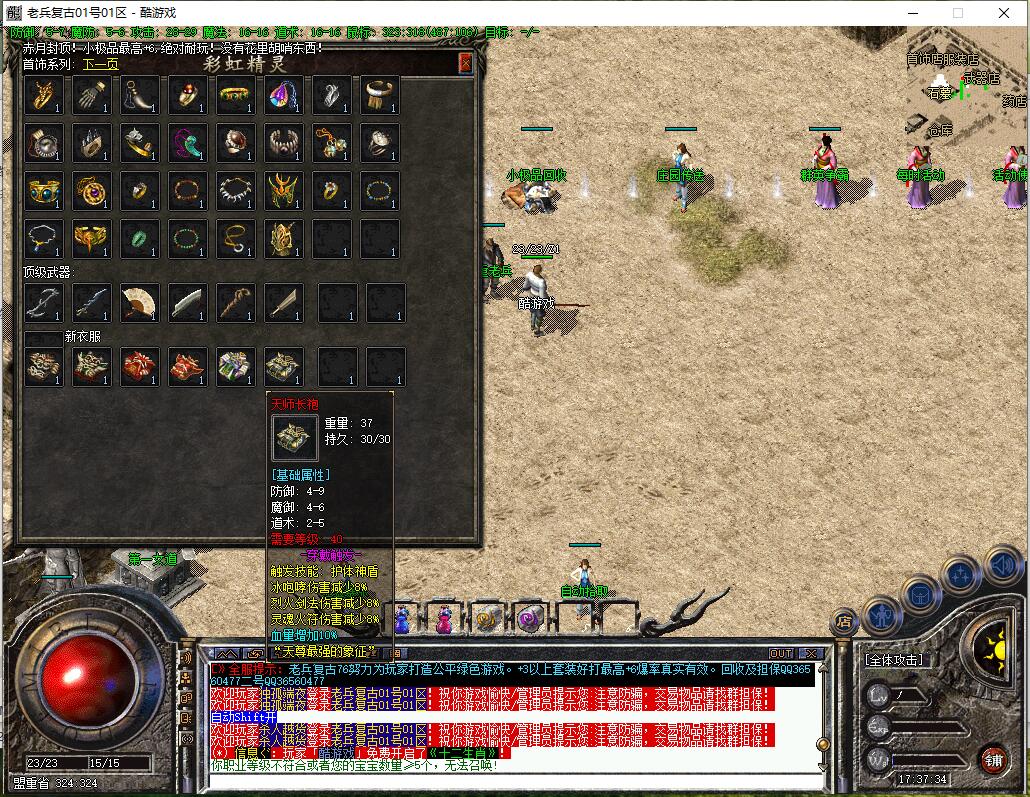This screenshot has height=797, width=1030.
Task: Open the round 铺 stall button
Action: click(992, 759)
